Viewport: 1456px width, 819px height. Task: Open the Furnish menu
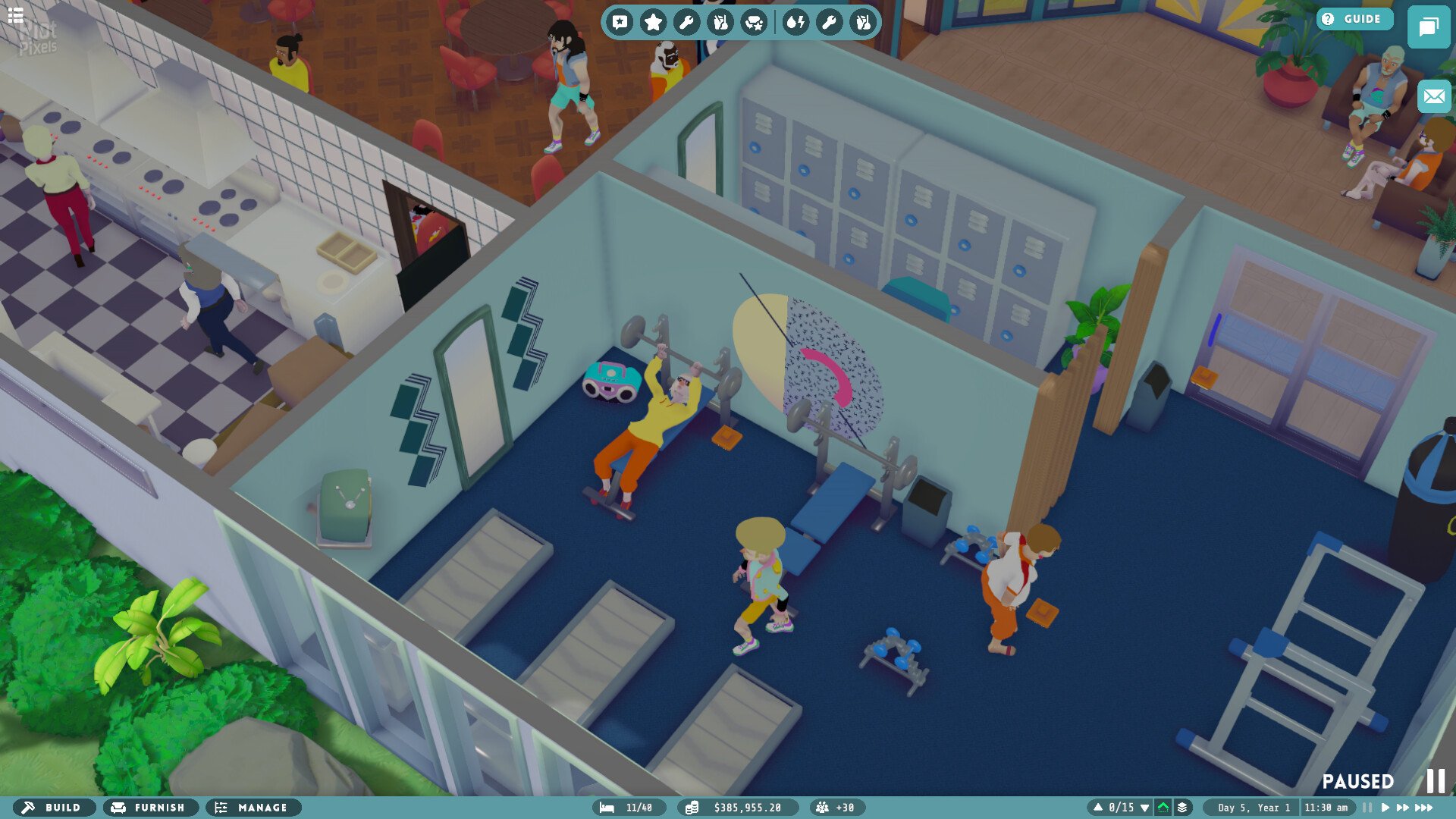point(149,808)
